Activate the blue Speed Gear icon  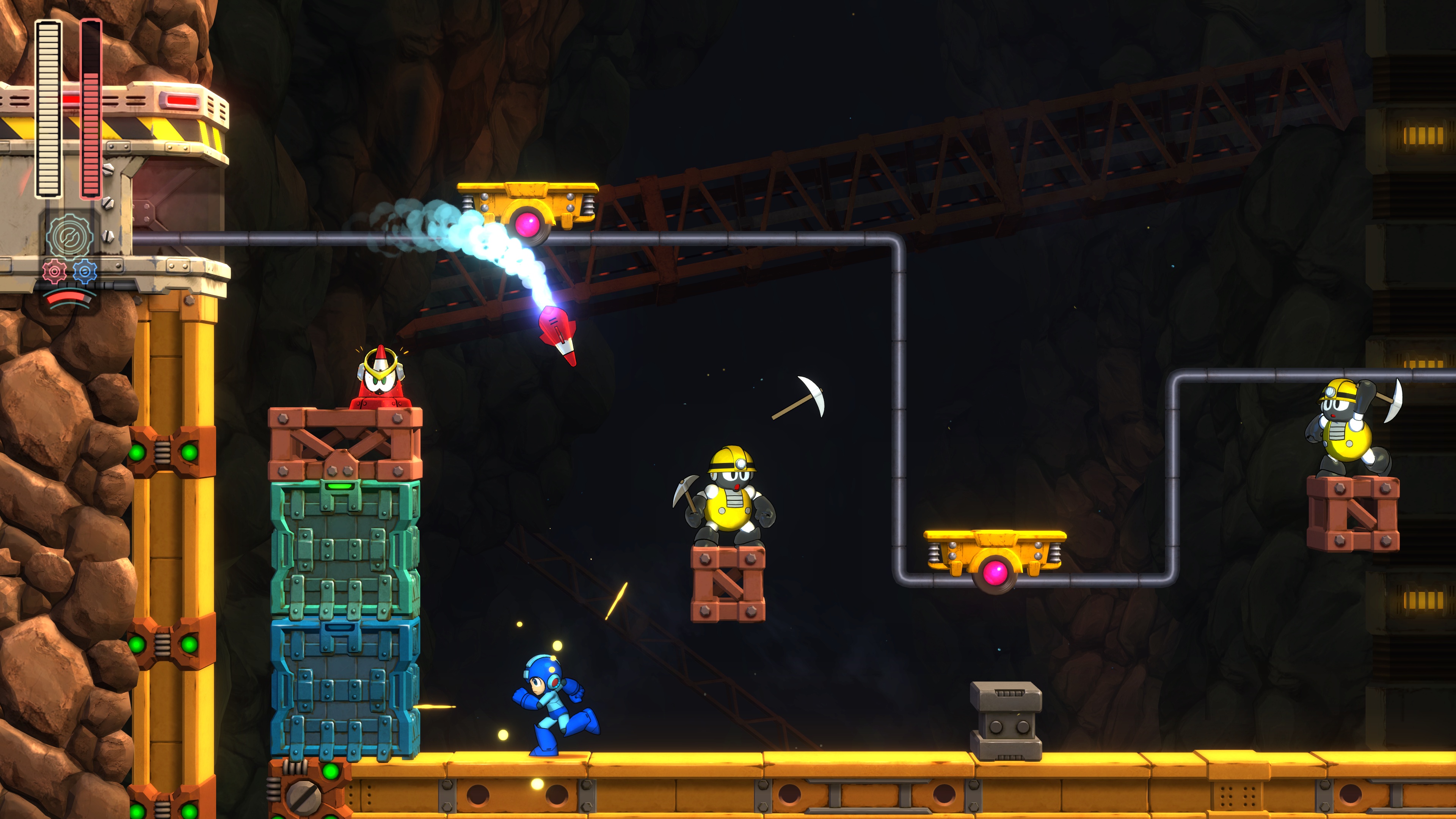tap(85, 272)
